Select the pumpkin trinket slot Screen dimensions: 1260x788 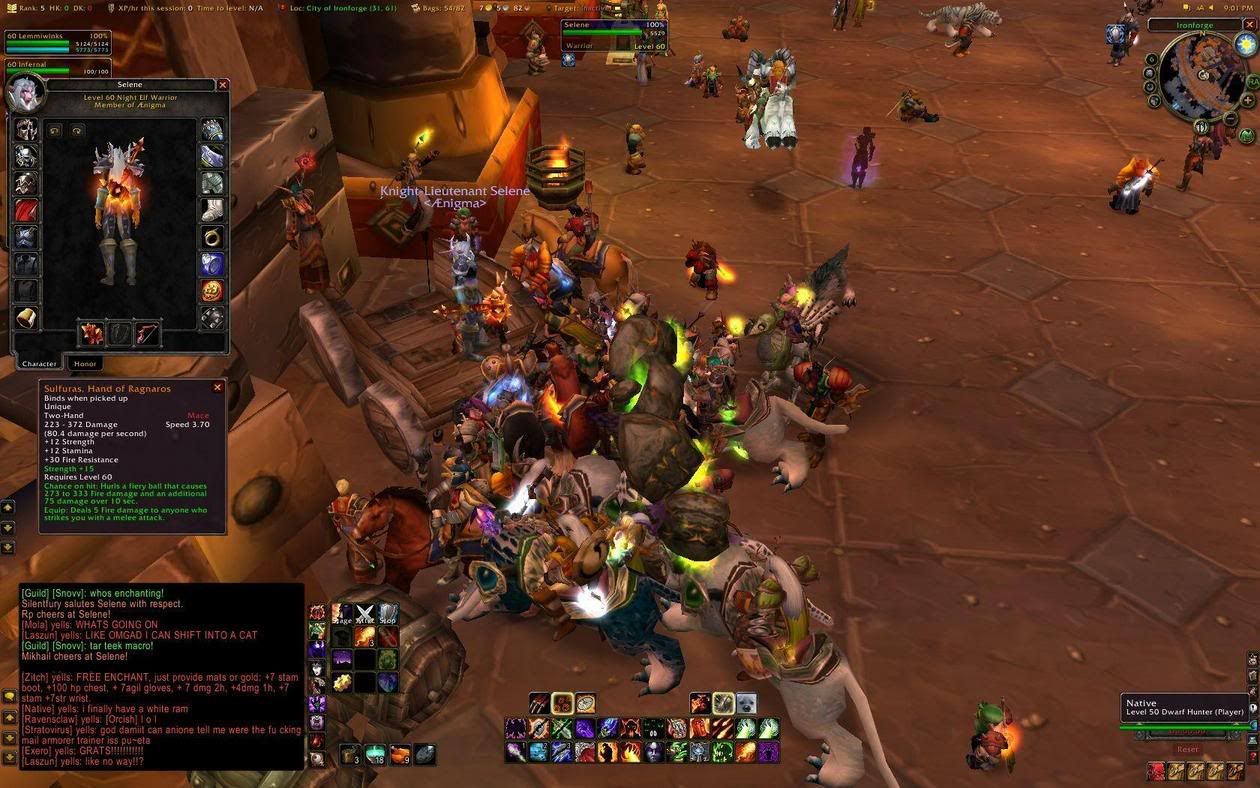[x=212, y=291]
